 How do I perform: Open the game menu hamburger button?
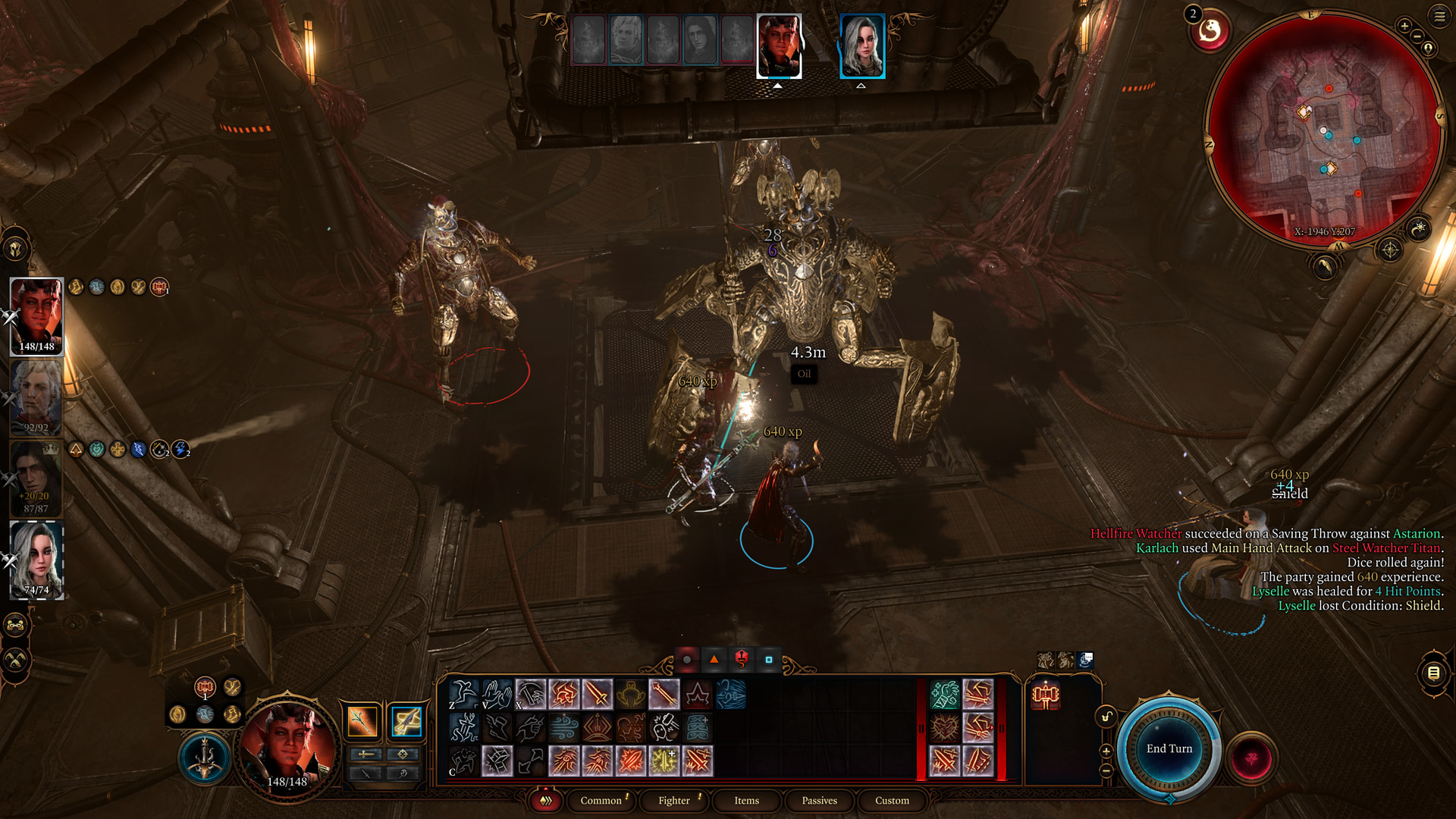tap(1439, 17)
